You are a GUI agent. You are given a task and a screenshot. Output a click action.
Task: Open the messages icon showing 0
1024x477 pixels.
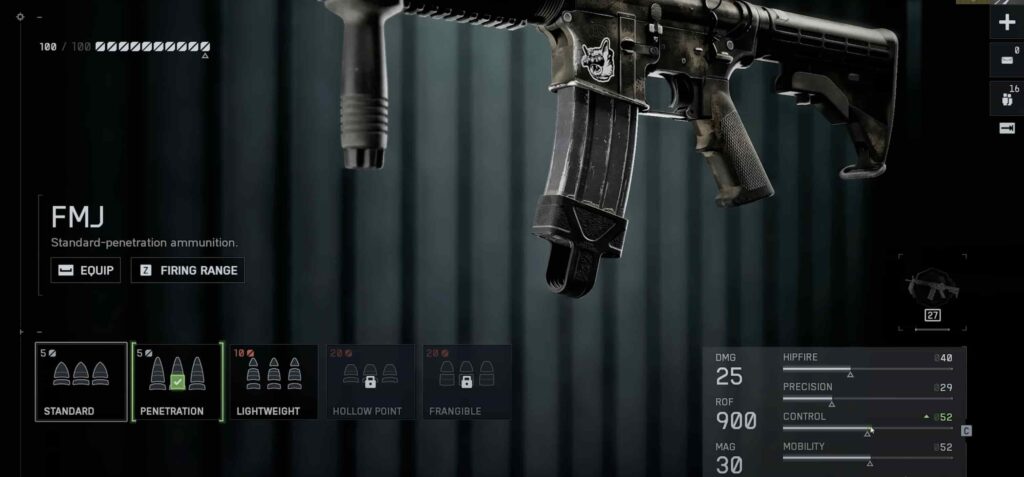[1007, 60]
